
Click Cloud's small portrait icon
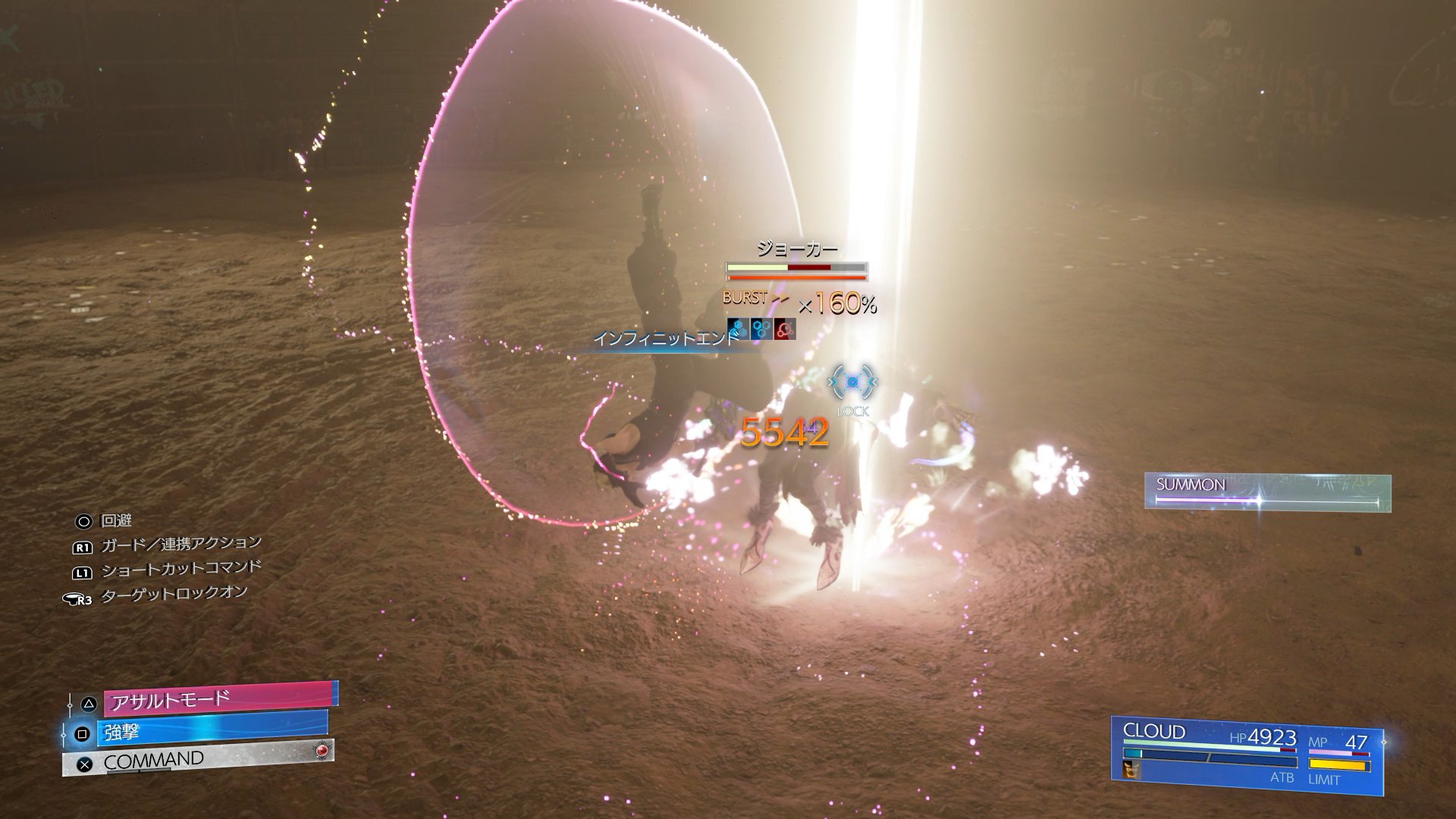pyautogui.click(x=1131, y=770)
